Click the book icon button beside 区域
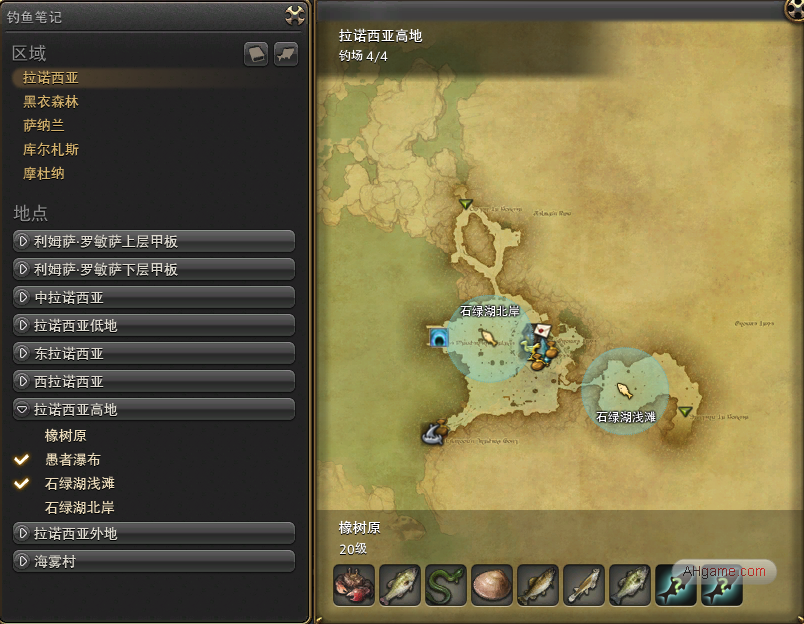The width and height of the screenshot is (804, 624). click(256, 54)
